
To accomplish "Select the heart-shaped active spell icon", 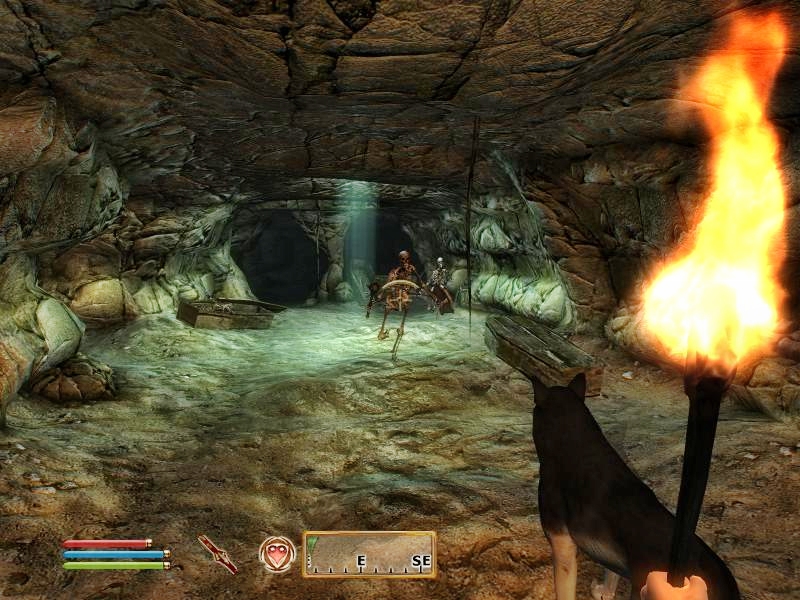I will (277, 553).
